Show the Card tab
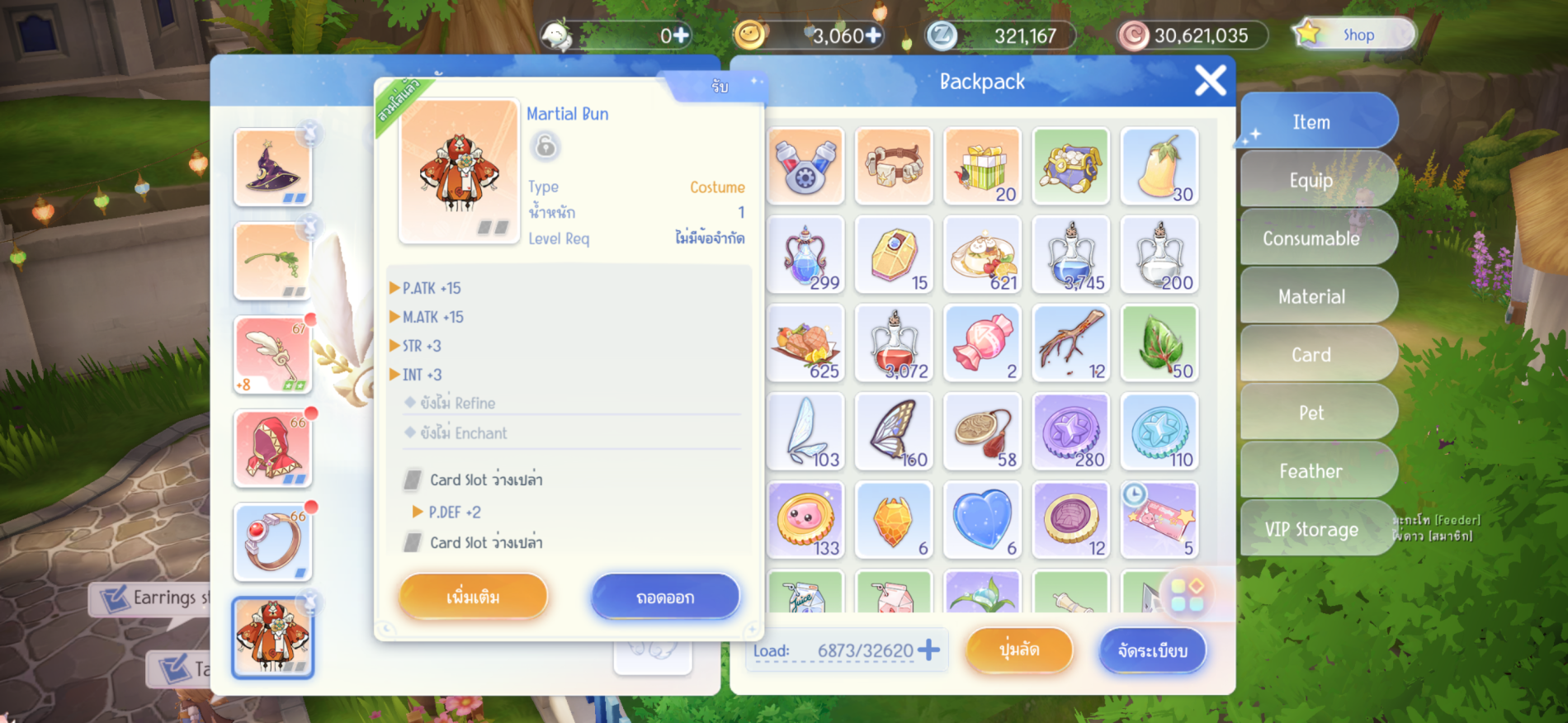The height and width of the screenshot is (723, 1568). (1311, 355)
